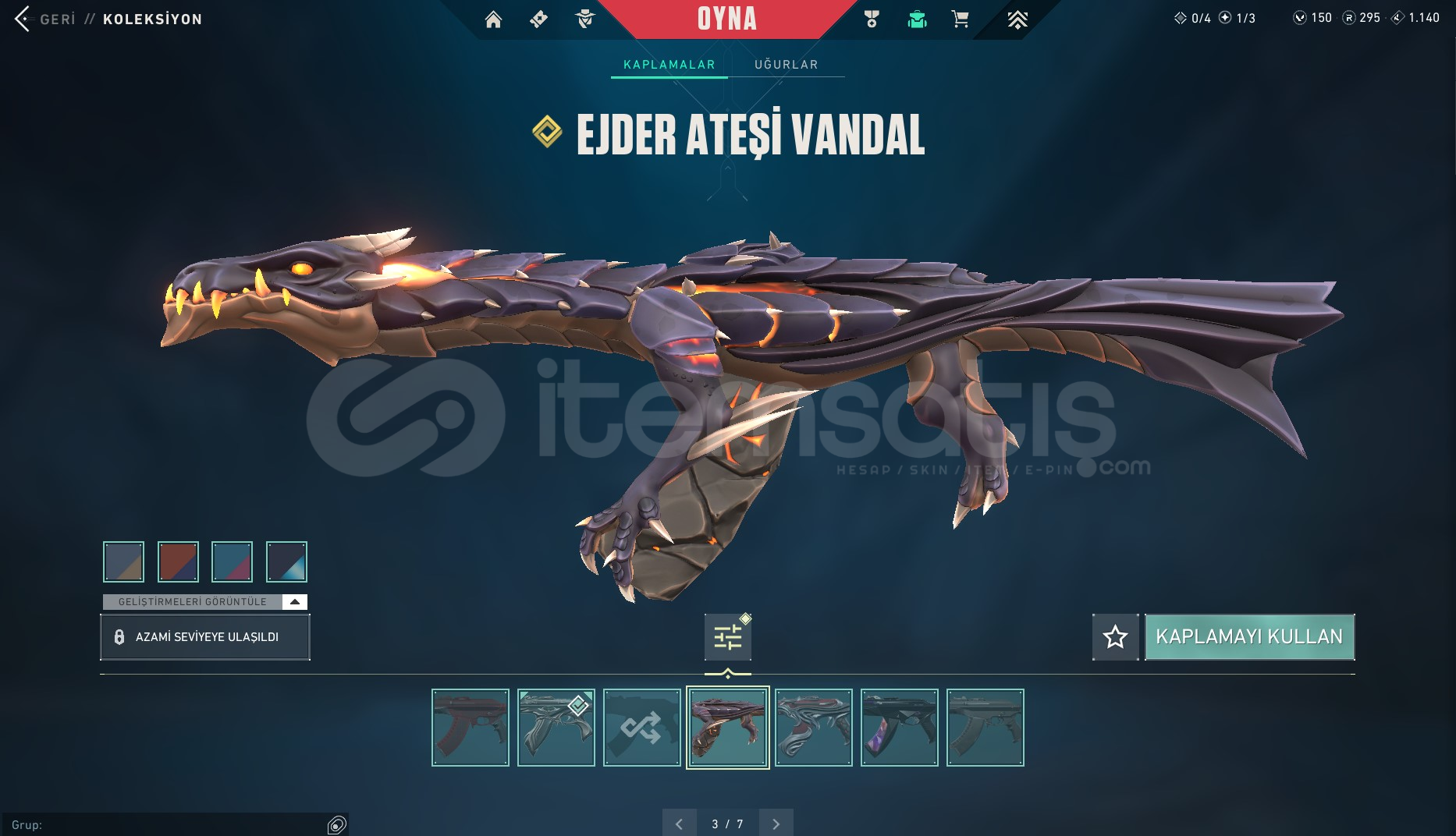
Task: Click the Valorant Points currency icon
Action: click(x=1300, y=17)
